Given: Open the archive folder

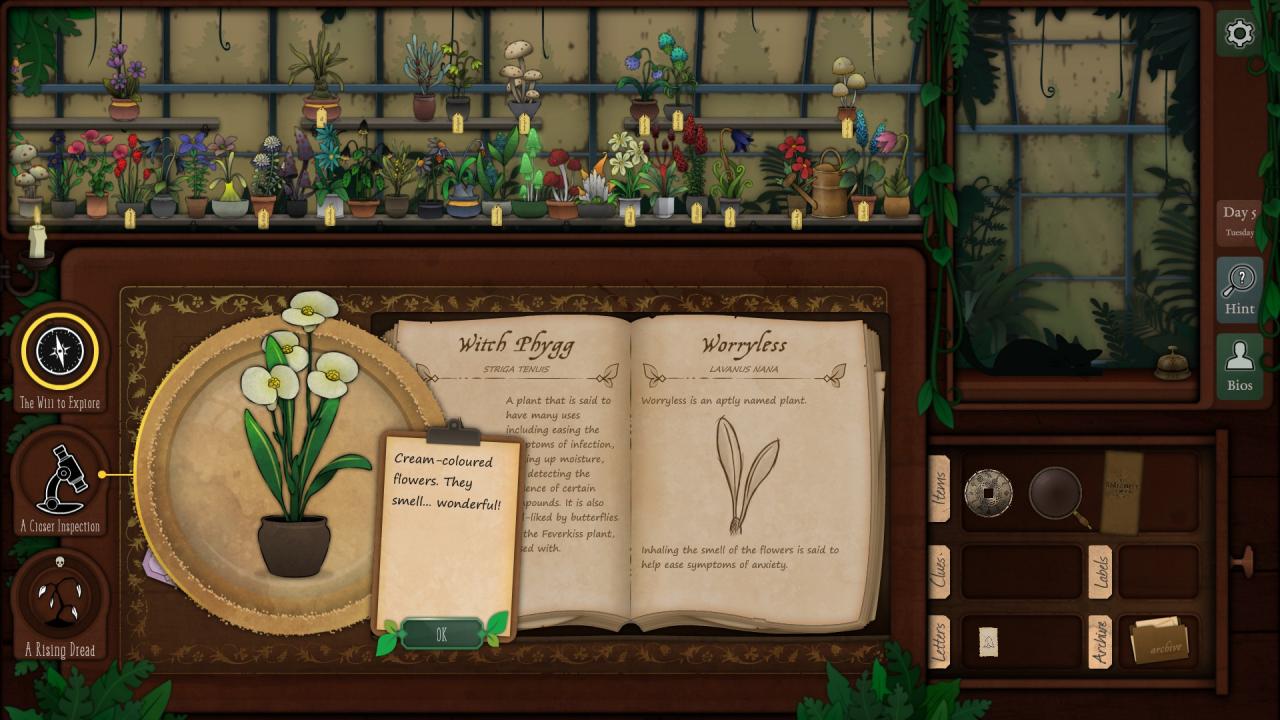Looking at the screenshot, I should (1158, 642).
